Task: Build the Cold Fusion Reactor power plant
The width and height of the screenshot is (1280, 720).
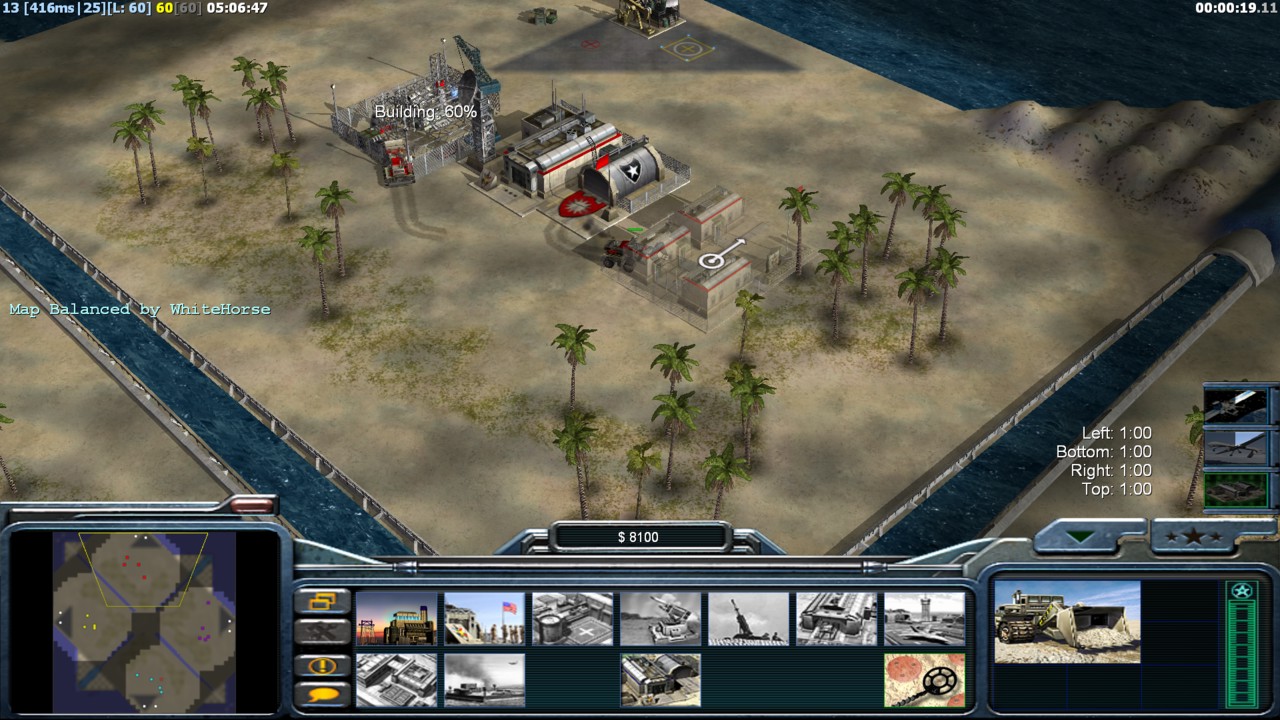Action: 397,618
